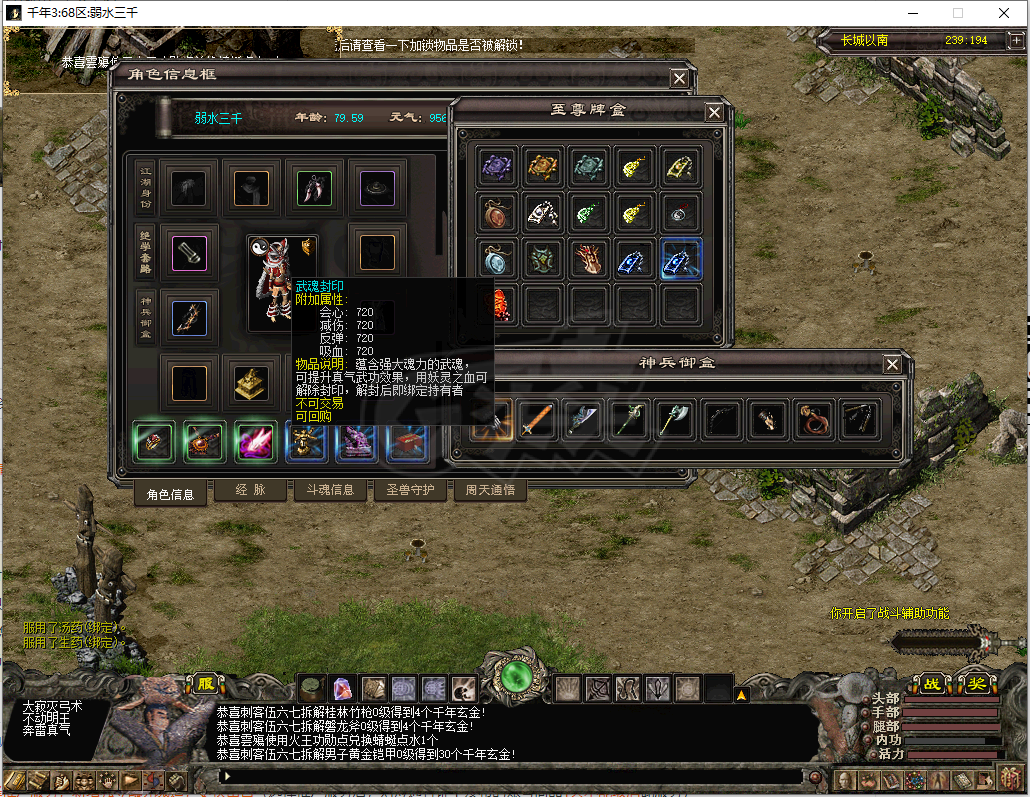Switch to the 经脉 tab

point(250,490)
